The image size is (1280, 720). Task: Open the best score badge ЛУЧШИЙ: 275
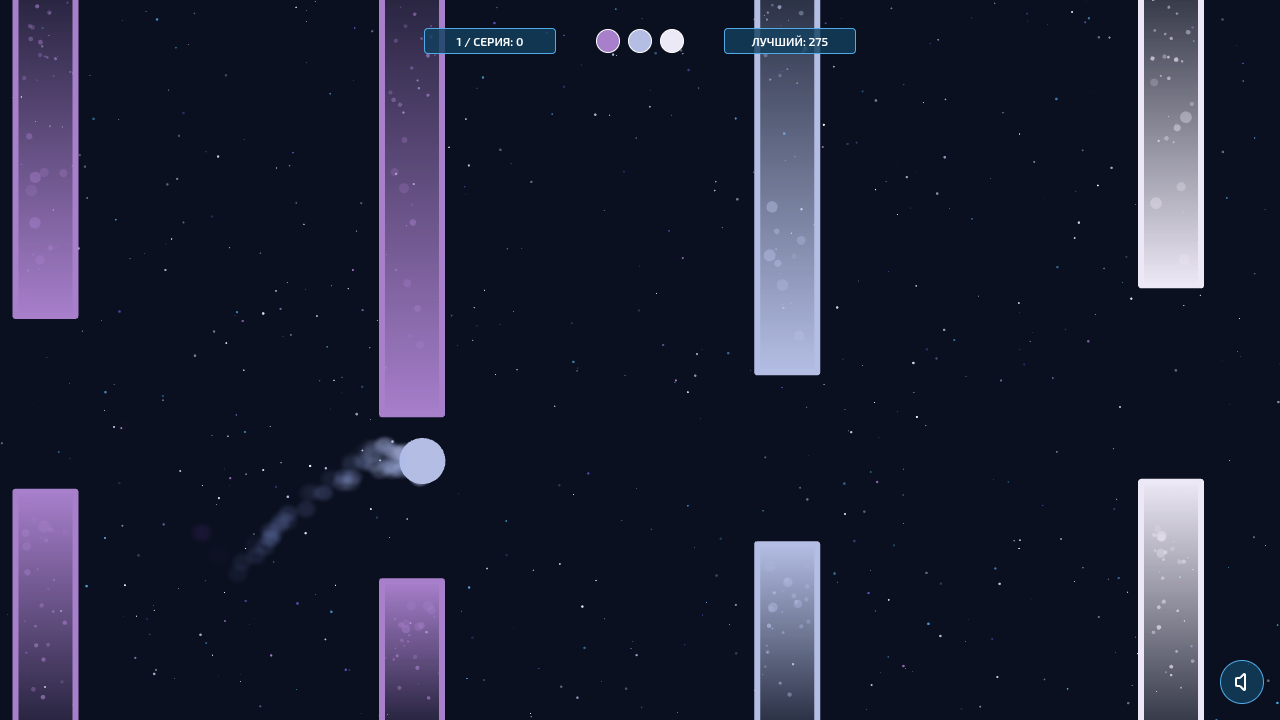click(790, 41)
